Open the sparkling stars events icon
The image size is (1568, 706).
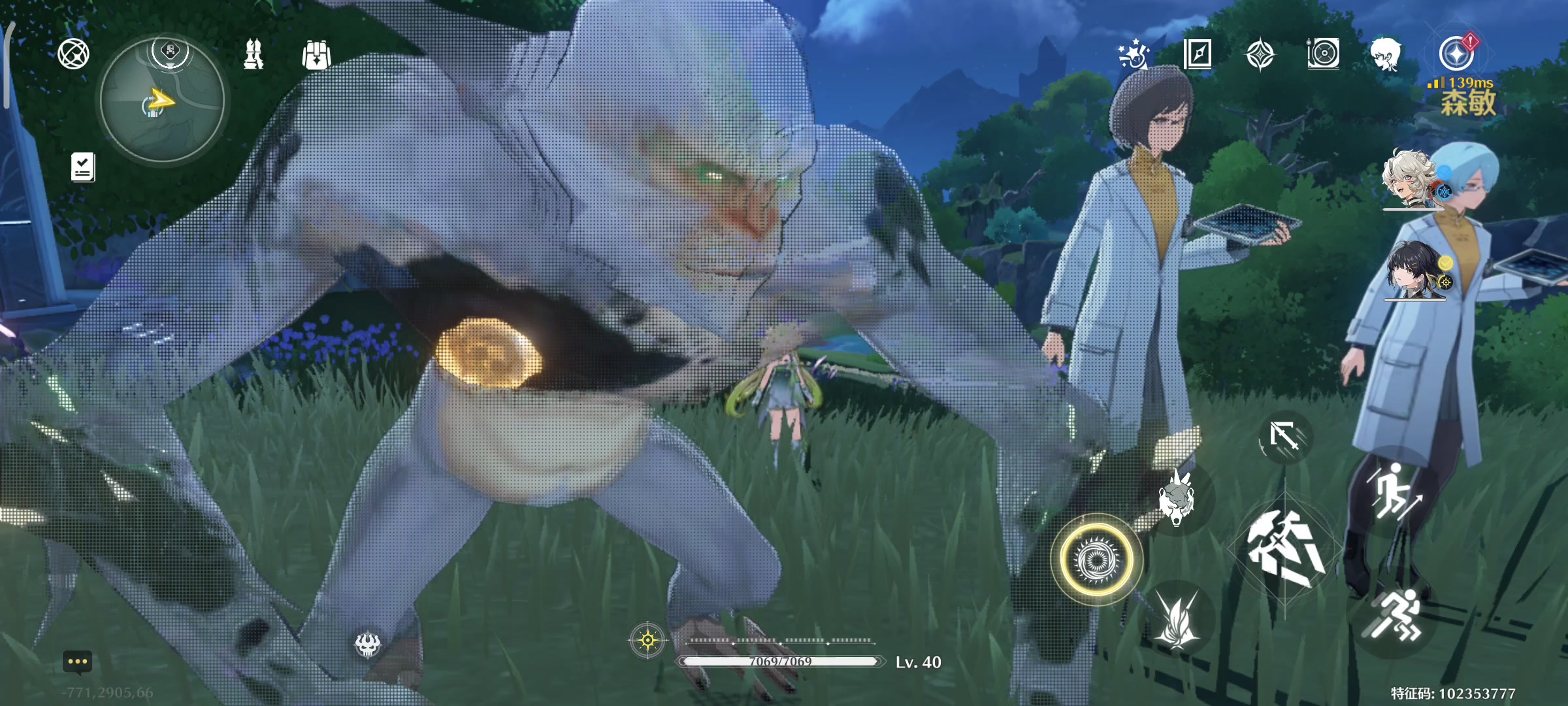(1134, 54)
